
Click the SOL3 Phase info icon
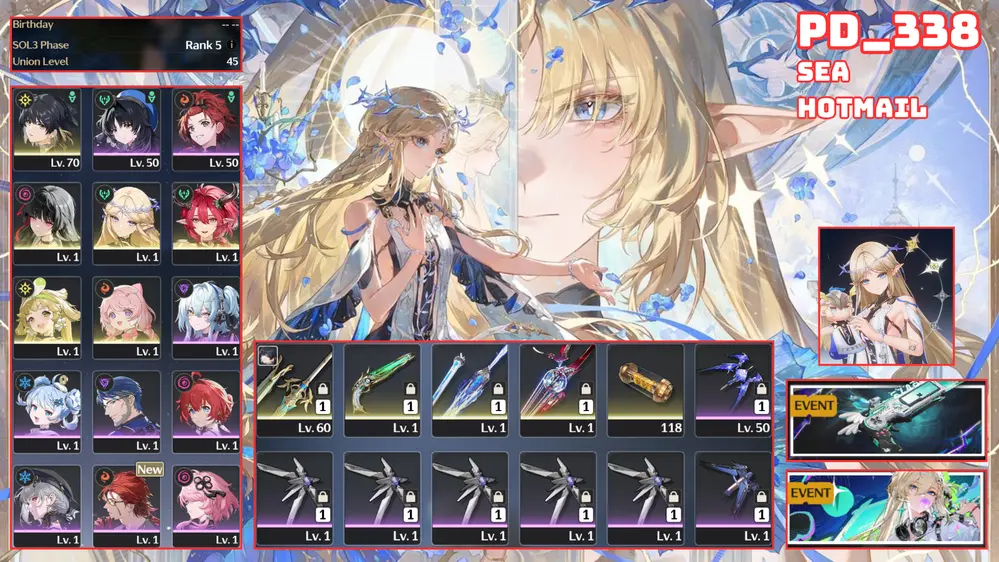point(232,45)
